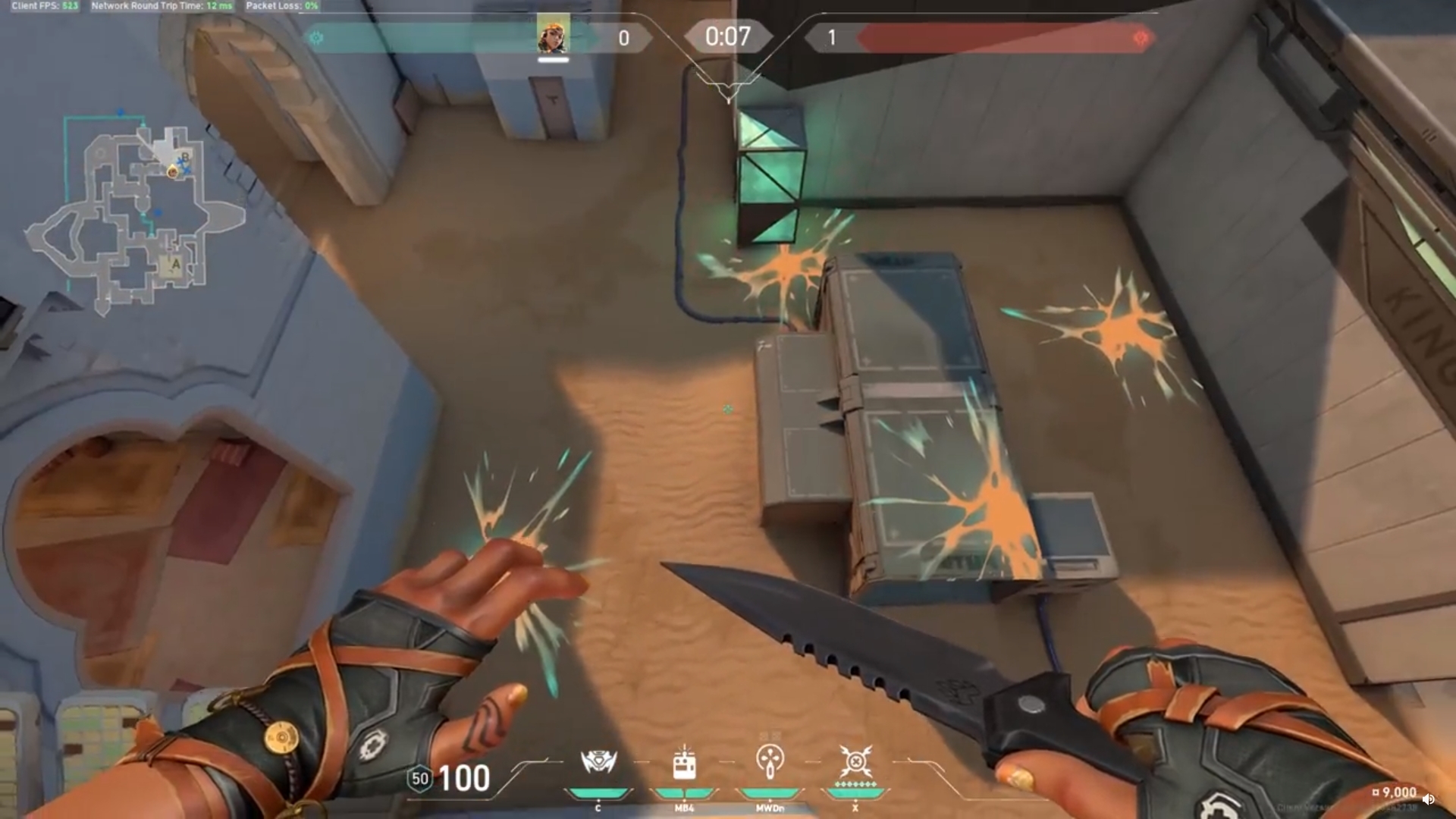Click the C keybind label under Boom Bot
Image resolution: width=1456 pixels, height=819 pixels.
[599, 809]
